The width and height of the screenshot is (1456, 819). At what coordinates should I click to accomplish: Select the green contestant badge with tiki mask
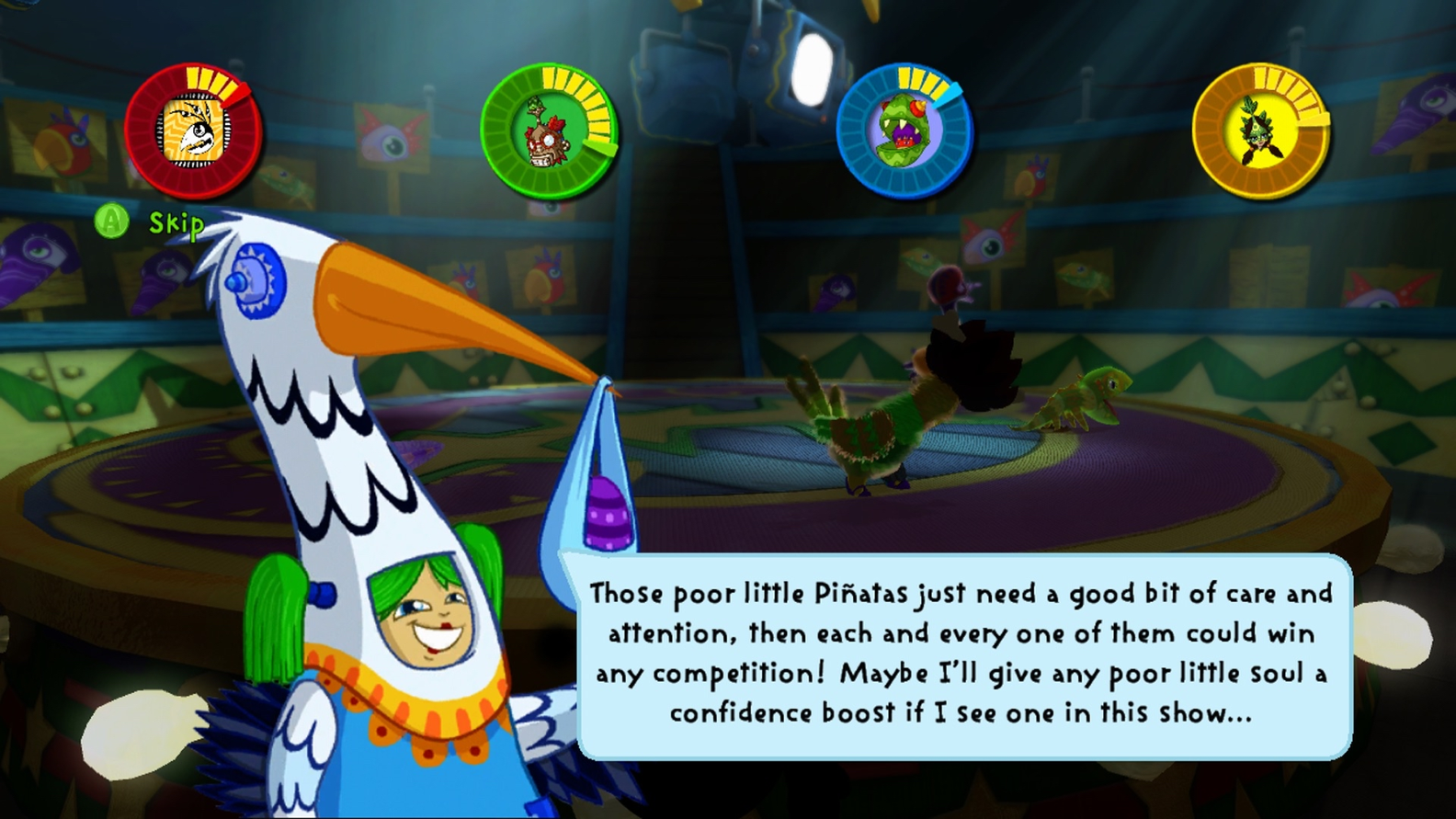click(x=549, y=131)
